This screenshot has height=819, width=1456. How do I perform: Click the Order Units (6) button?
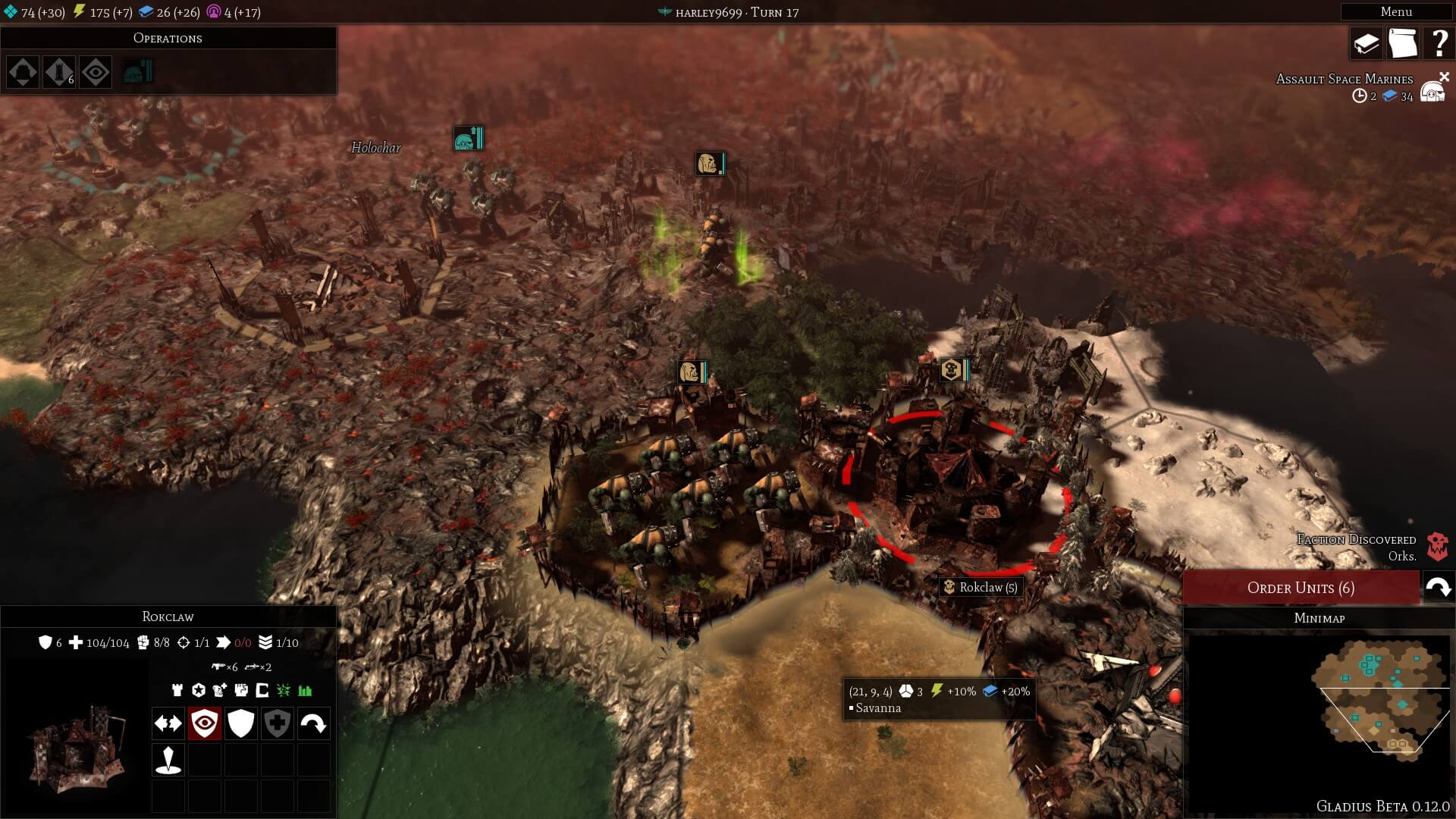[x=1301, y=588]
